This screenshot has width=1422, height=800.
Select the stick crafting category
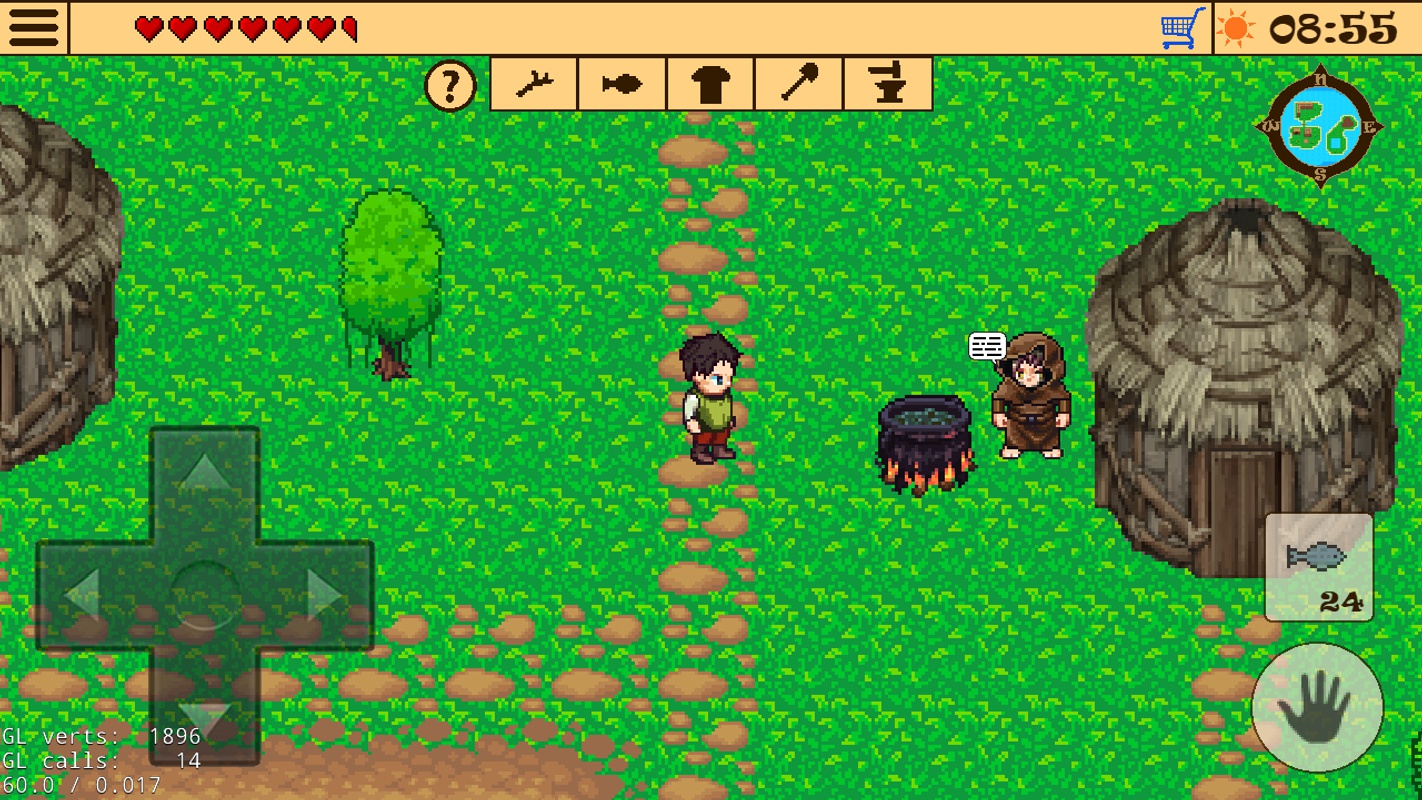point(533,84)
